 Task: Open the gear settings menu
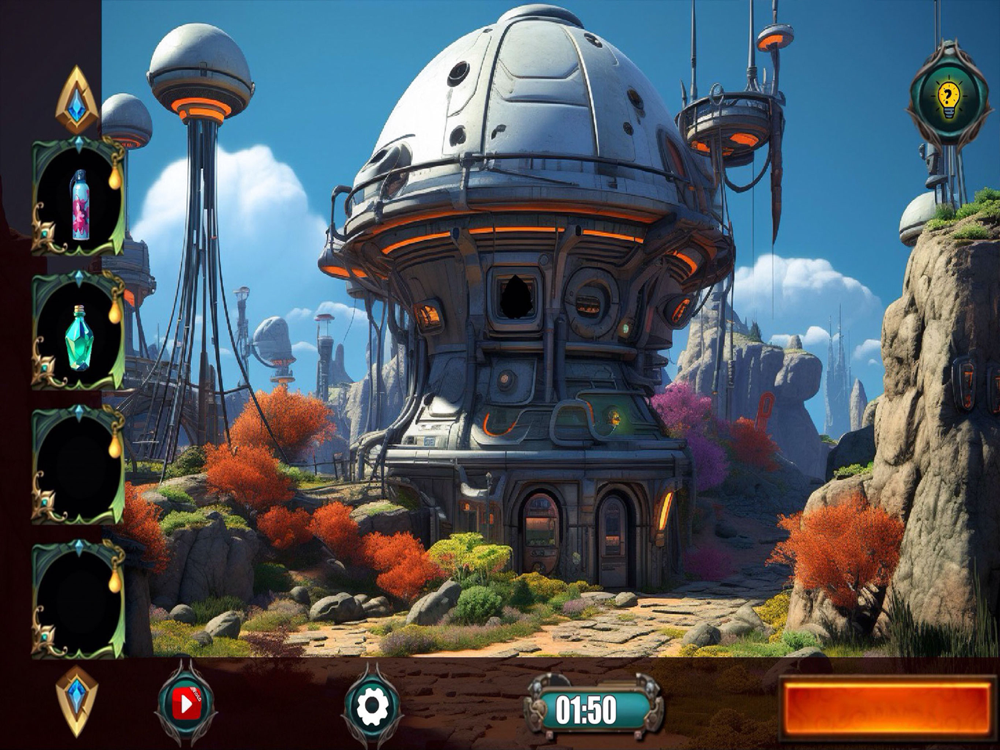click(372, 707)
